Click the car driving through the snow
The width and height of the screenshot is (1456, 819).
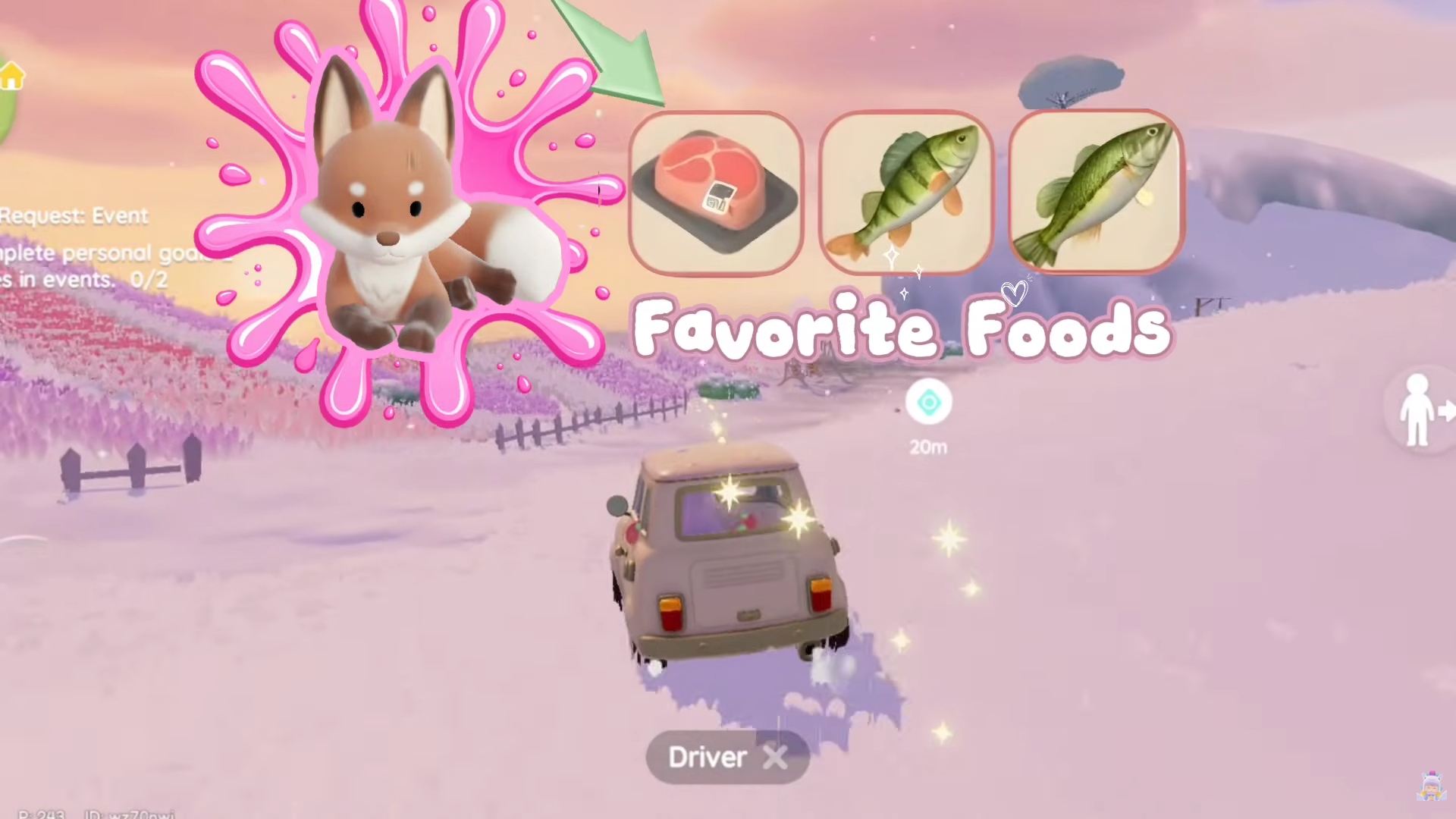pos(728,561)
